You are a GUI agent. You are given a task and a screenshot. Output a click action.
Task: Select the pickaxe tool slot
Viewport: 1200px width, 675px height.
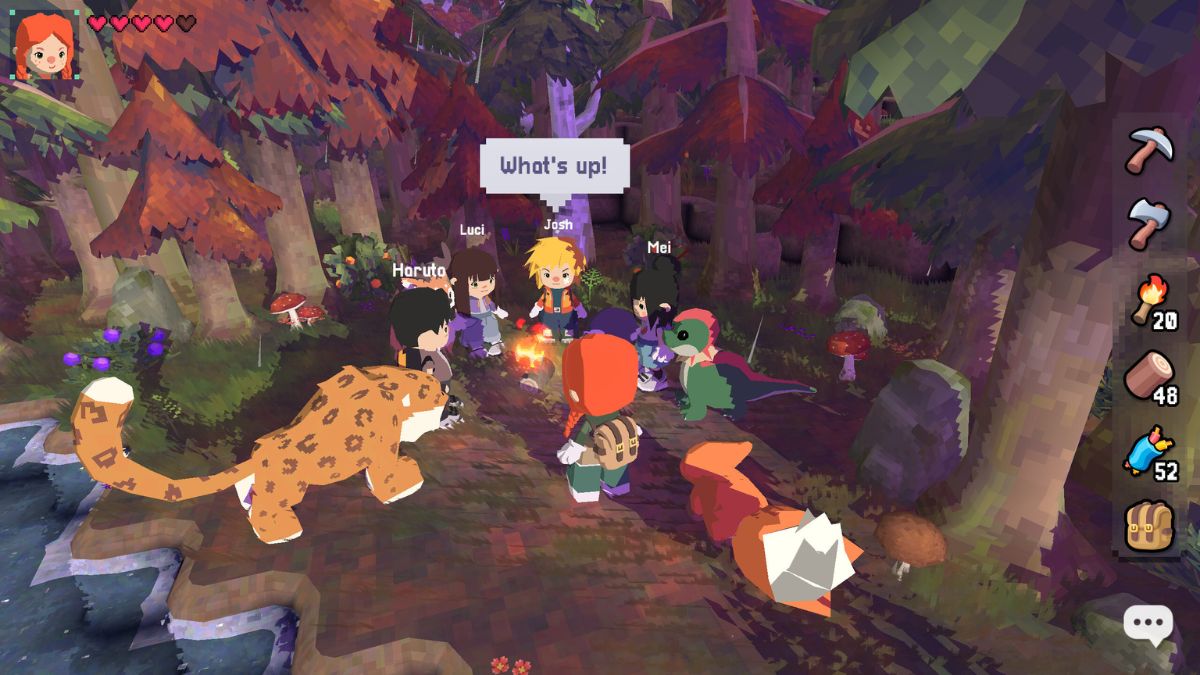pos(1150,150)
